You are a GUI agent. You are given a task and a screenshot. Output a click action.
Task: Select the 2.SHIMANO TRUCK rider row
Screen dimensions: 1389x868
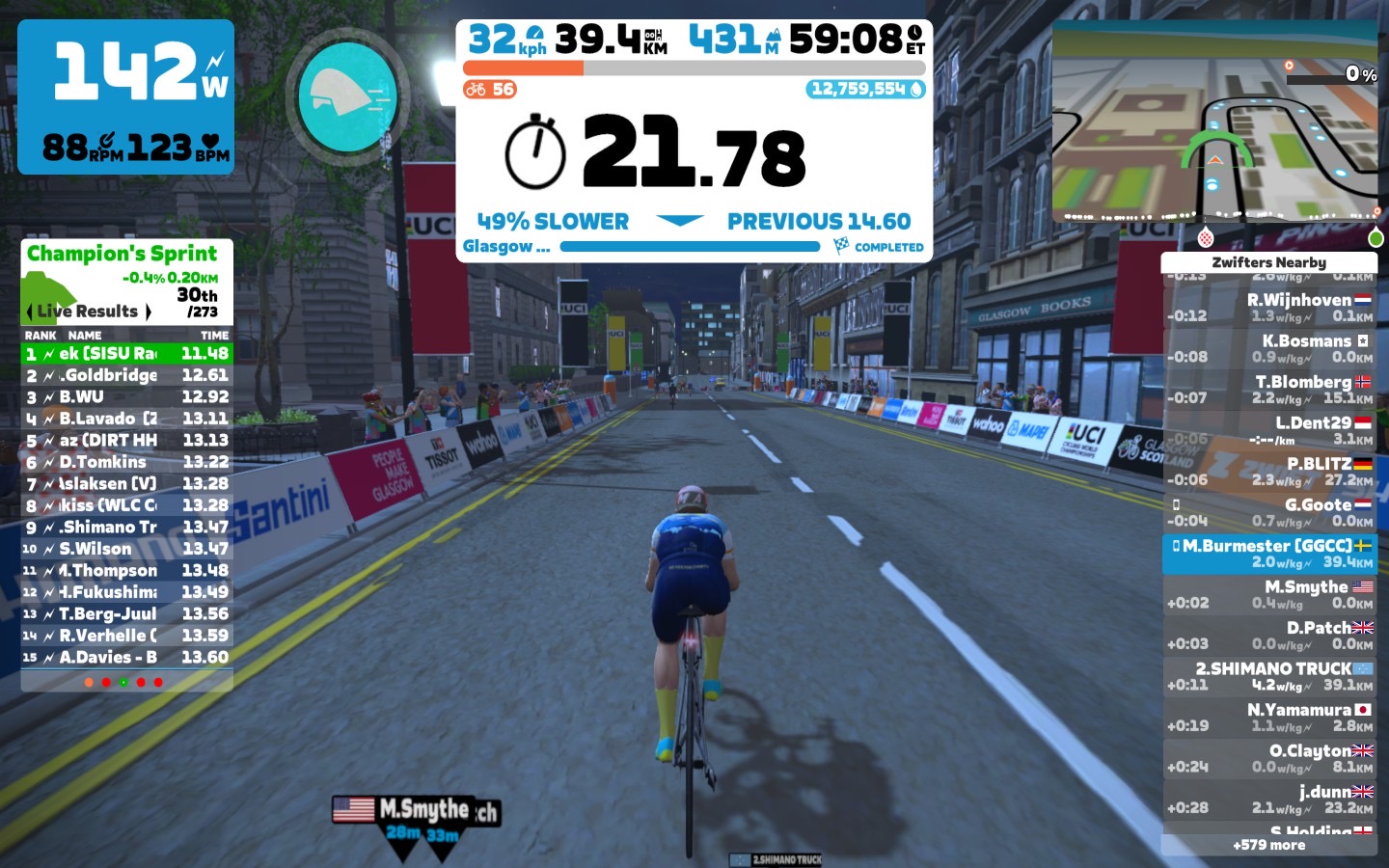[1269, 676]
